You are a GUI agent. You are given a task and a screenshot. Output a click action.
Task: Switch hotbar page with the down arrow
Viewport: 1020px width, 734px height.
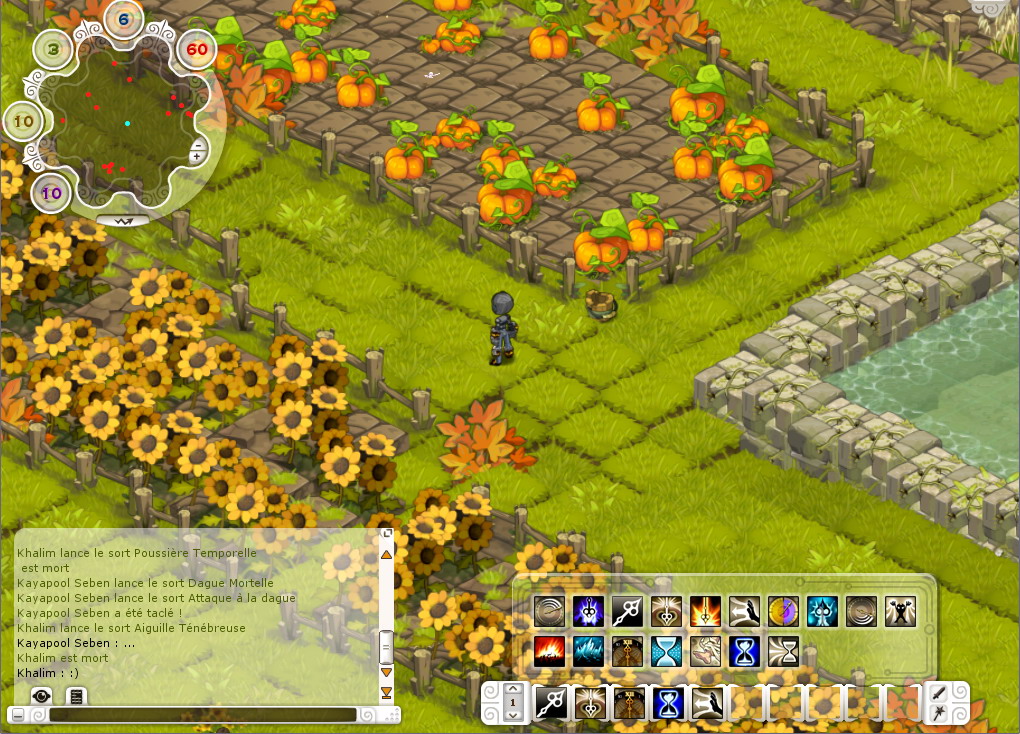513,715
